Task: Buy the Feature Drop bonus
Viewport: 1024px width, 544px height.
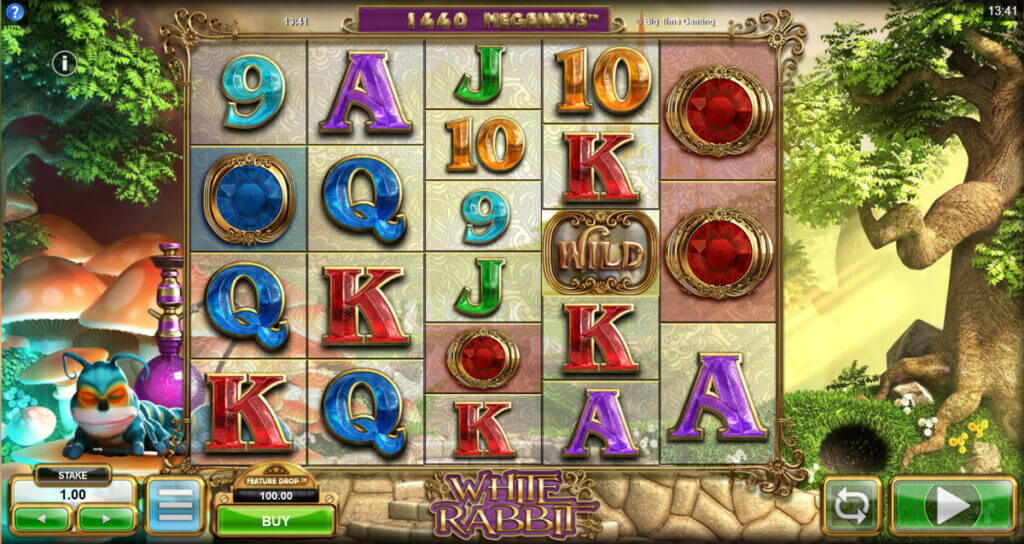Action: (x=275, y=520)
